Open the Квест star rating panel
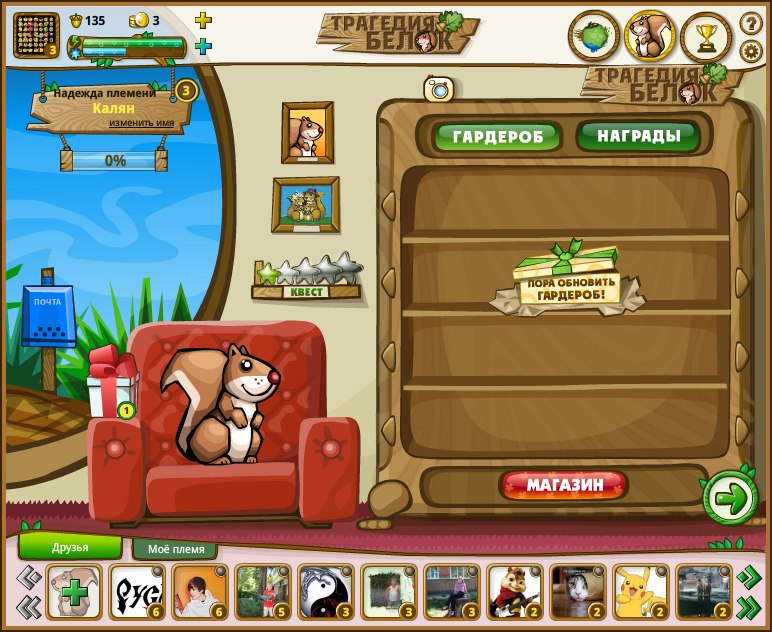 coord(307,279)
